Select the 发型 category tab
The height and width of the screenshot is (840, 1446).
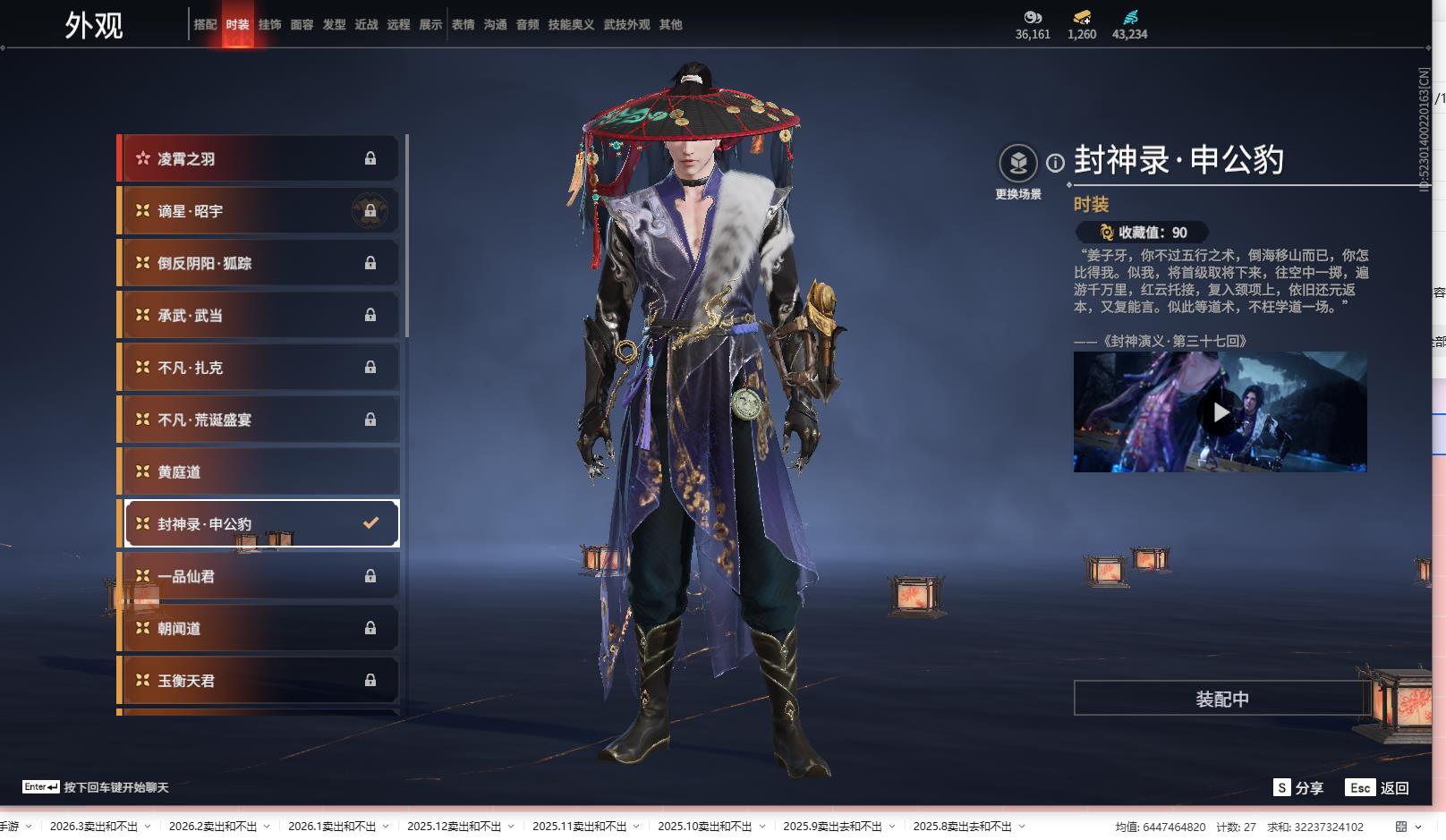point(334,25)
